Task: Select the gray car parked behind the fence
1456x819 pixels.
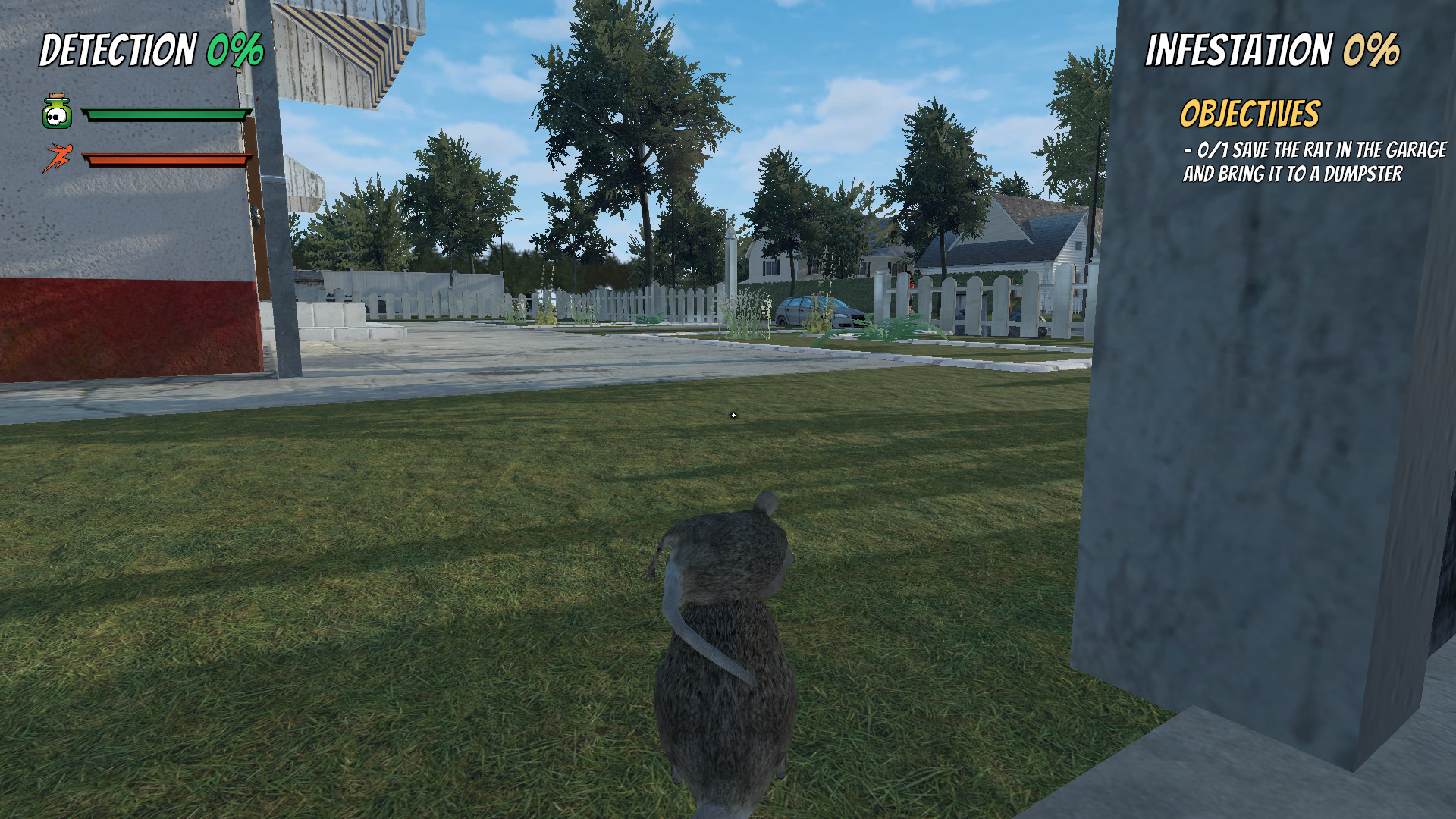Action: coord(819,311)
